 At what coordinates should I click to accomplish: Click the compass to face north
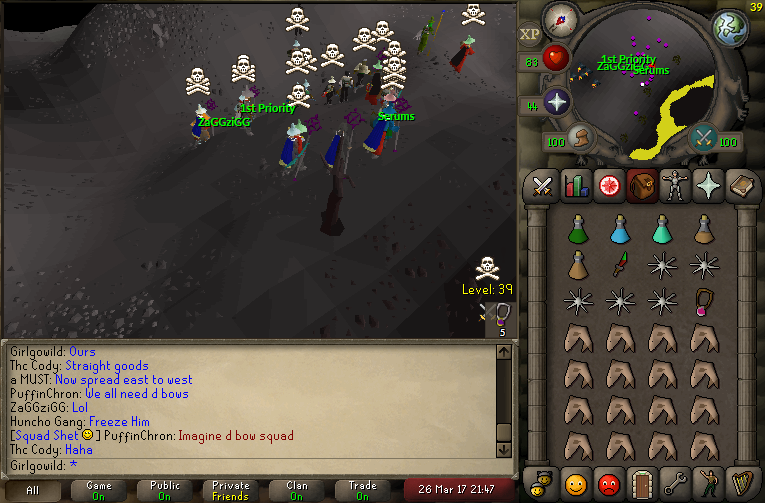coord(560,21)
